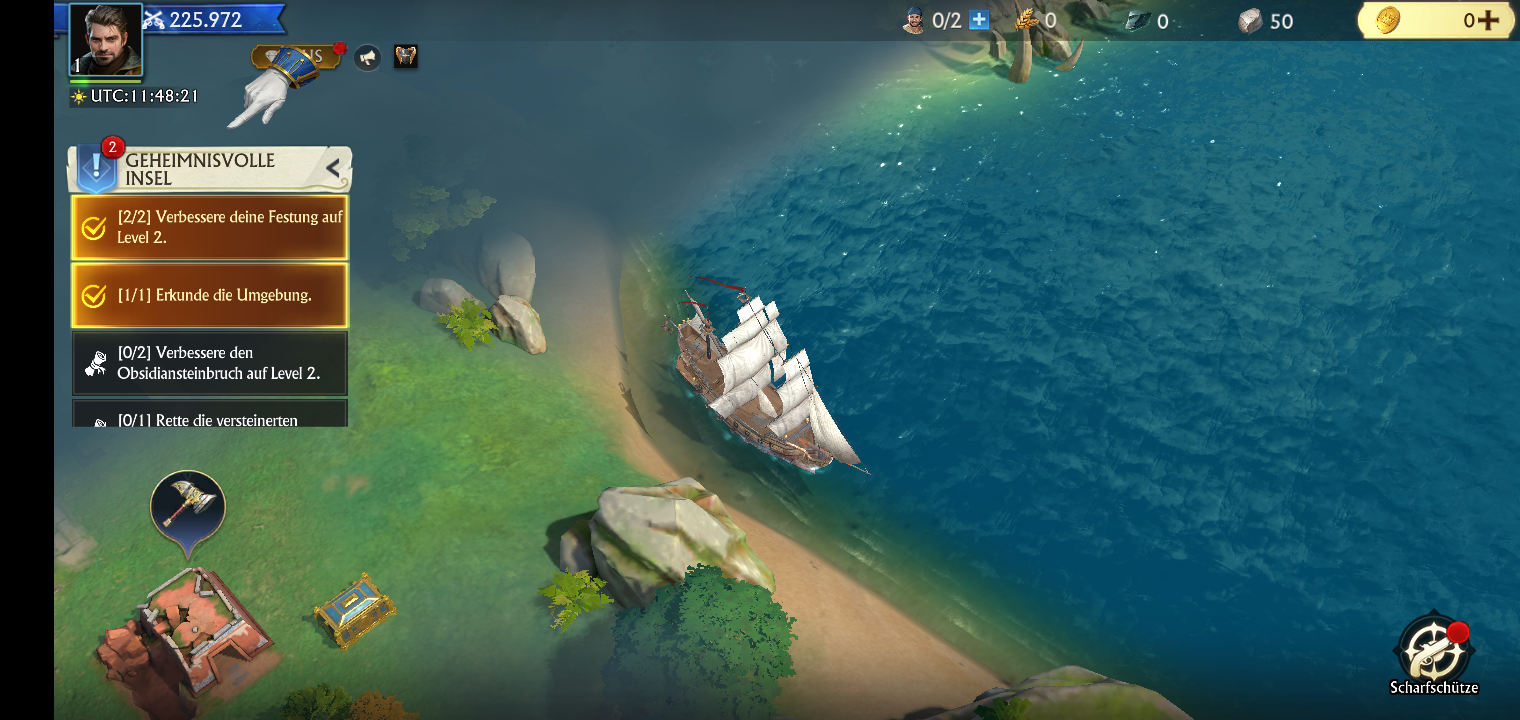Image resolution: width=1520 pixels, height=720 pixels.
Task: Claim the fortress Level 2 quest reward
Action: point(210,228)
